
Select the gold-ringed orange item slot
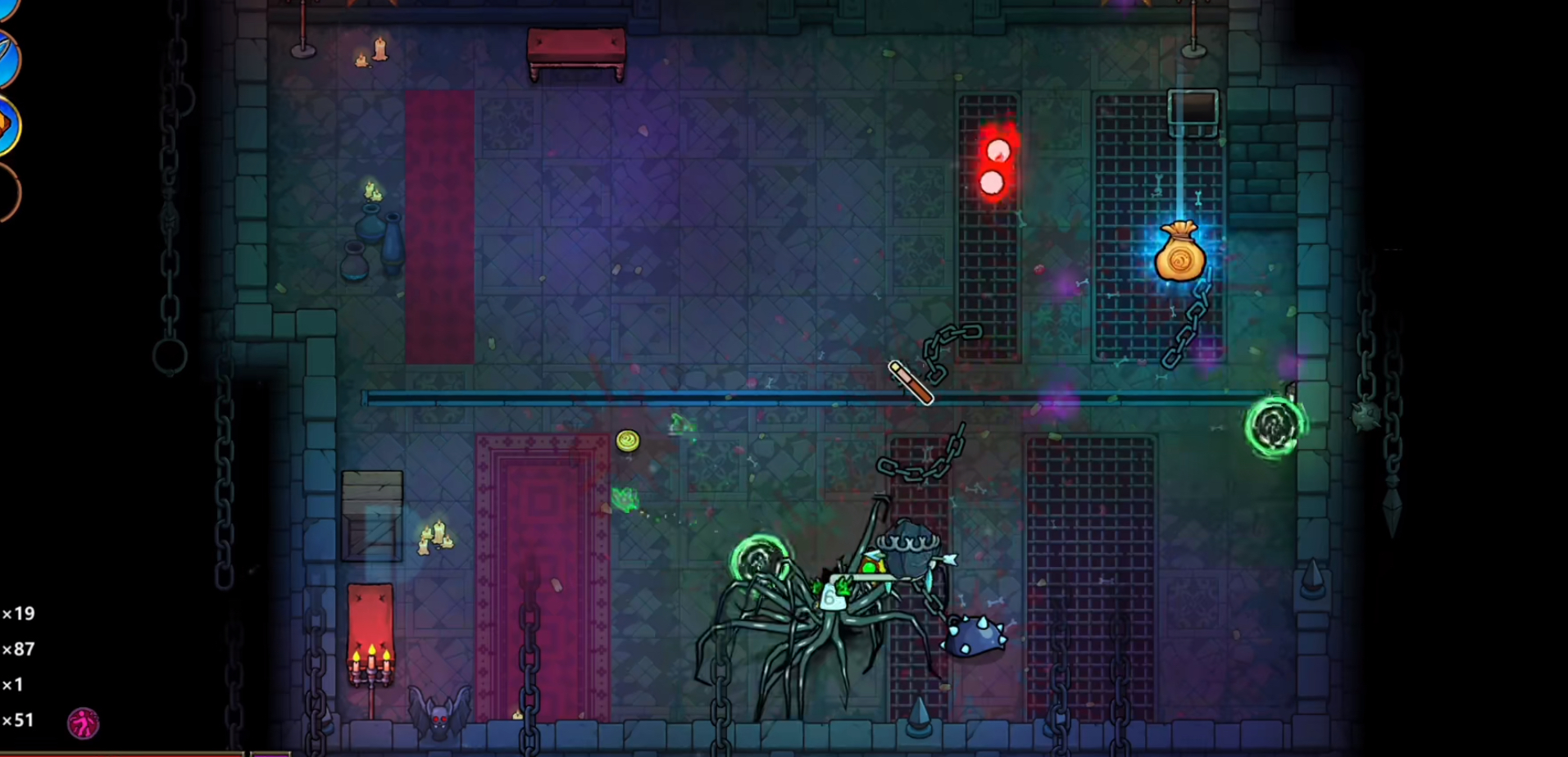7,125
